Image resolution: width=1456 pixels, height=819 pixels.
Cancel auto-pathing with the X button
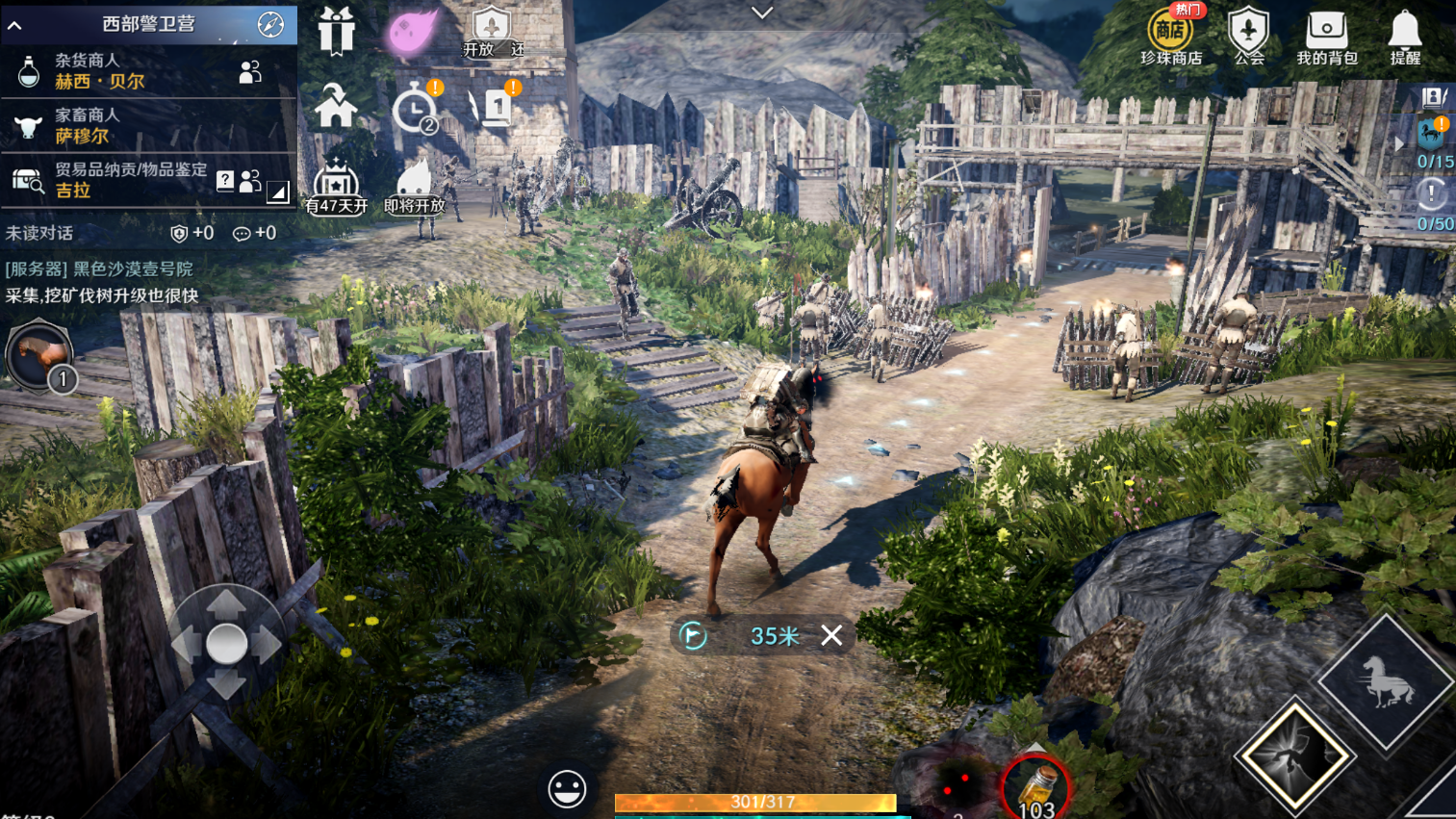click(831, 635)
